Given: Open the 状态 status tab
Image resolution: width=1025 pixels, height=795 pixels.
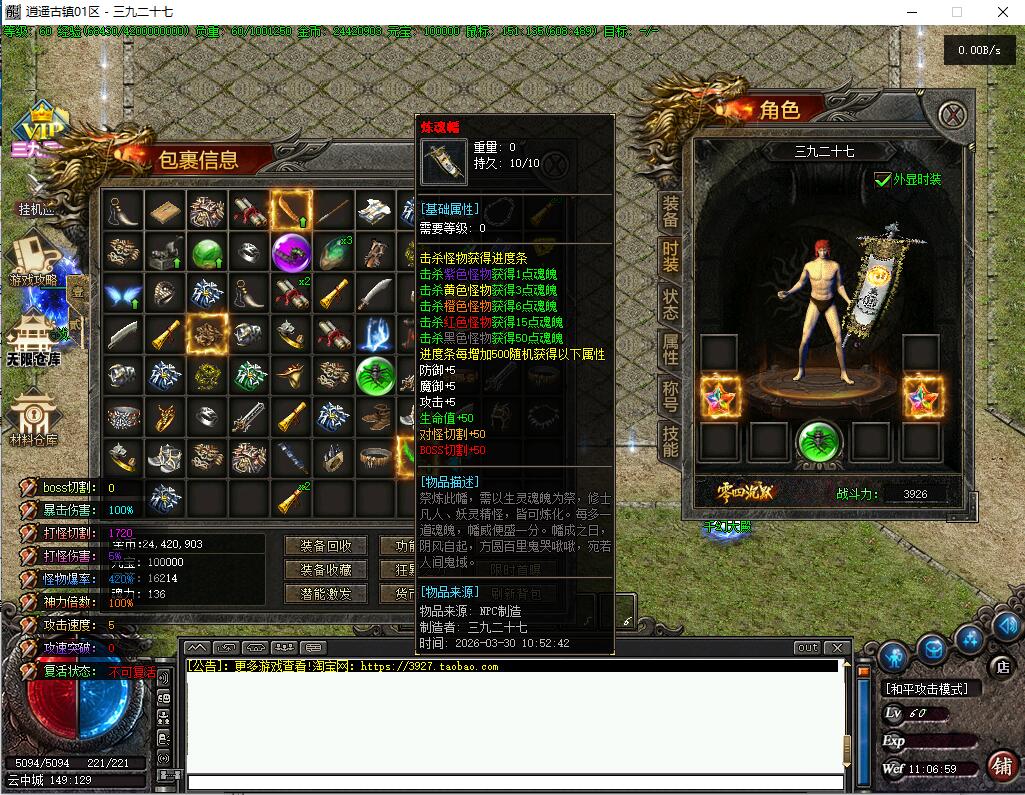Looking at the screenshot, I should tap(670, 303).
